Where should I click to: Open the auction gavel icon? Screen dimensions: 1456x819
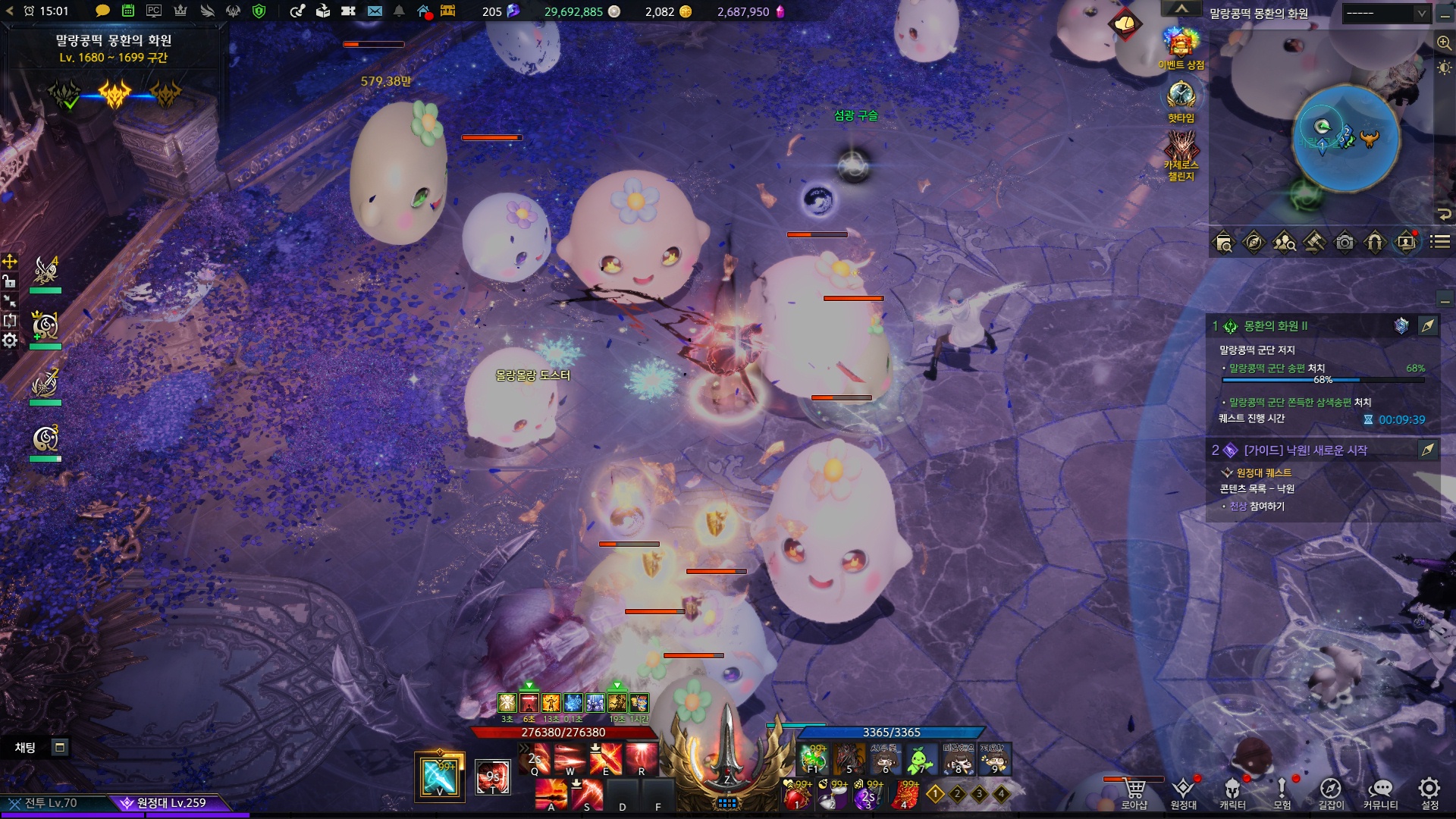click(1314, 243)
